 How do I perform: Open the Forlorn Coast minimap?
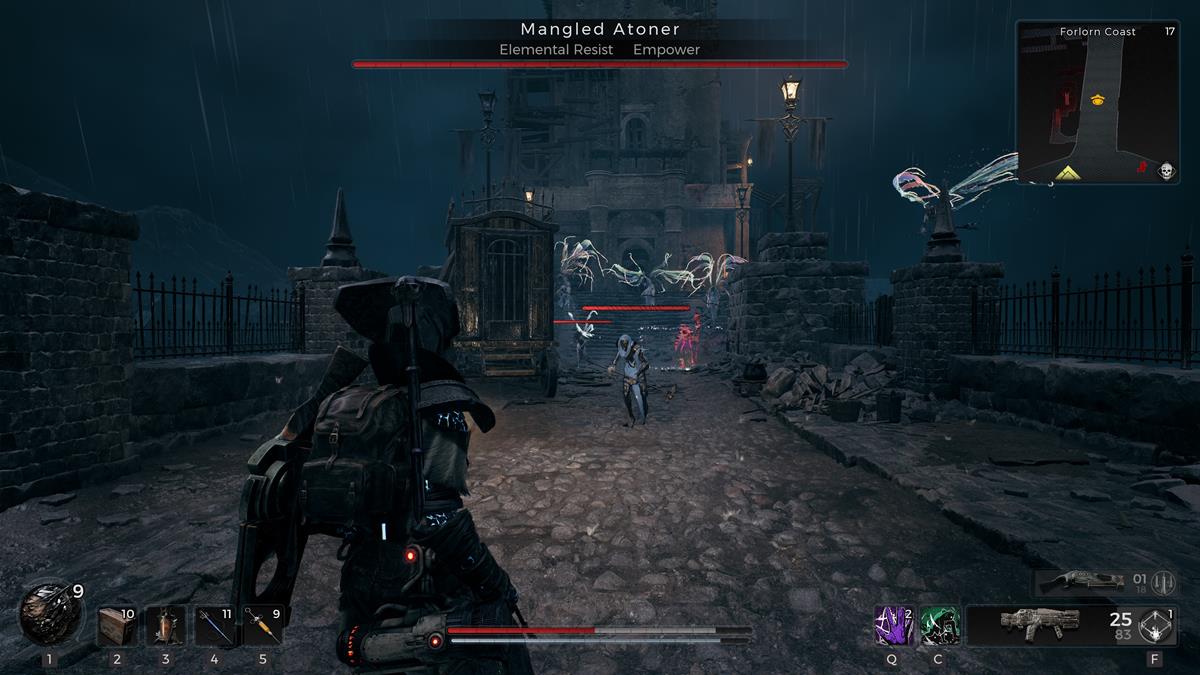[x=1097, y=103]
